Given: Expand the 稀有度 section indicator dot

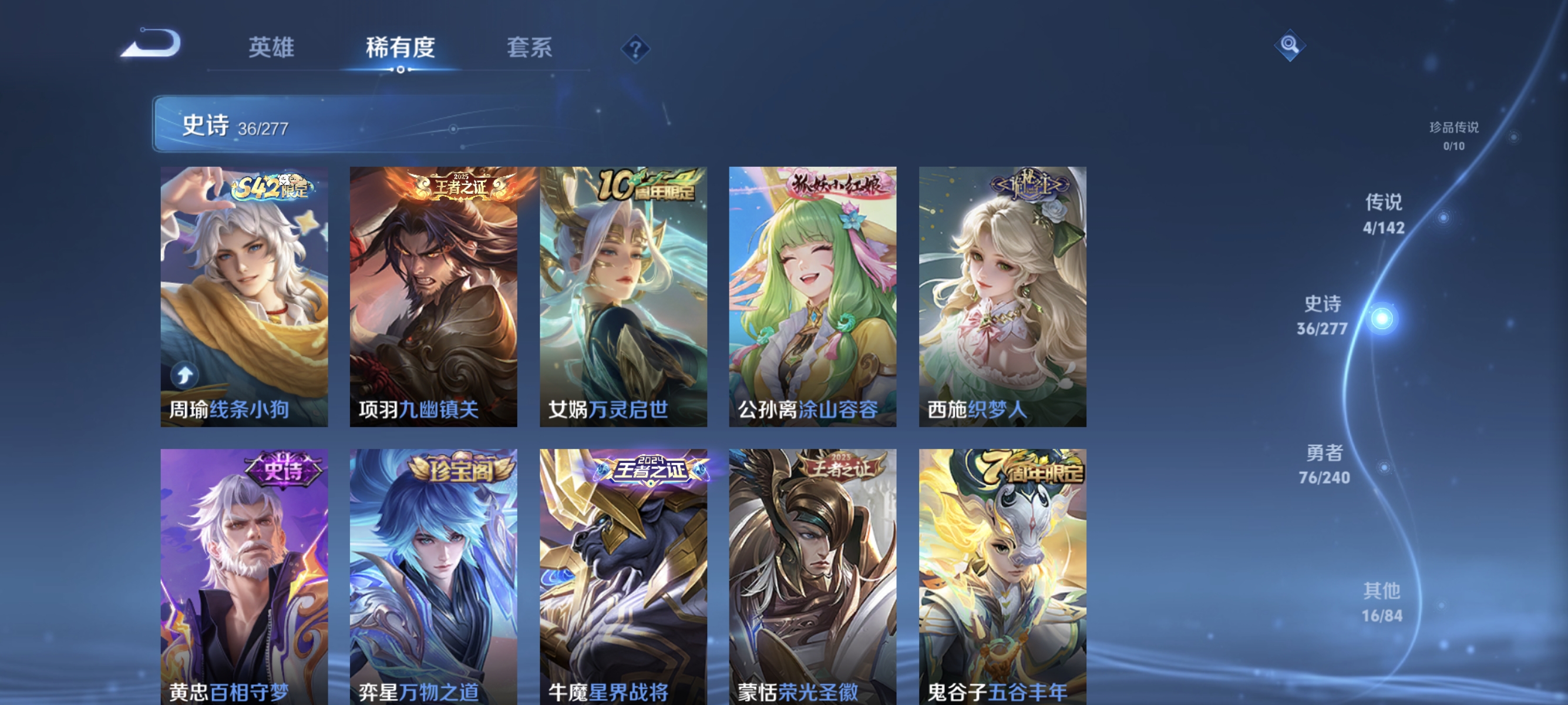Looking at the screenshot, I should click(x=400, y=70).
